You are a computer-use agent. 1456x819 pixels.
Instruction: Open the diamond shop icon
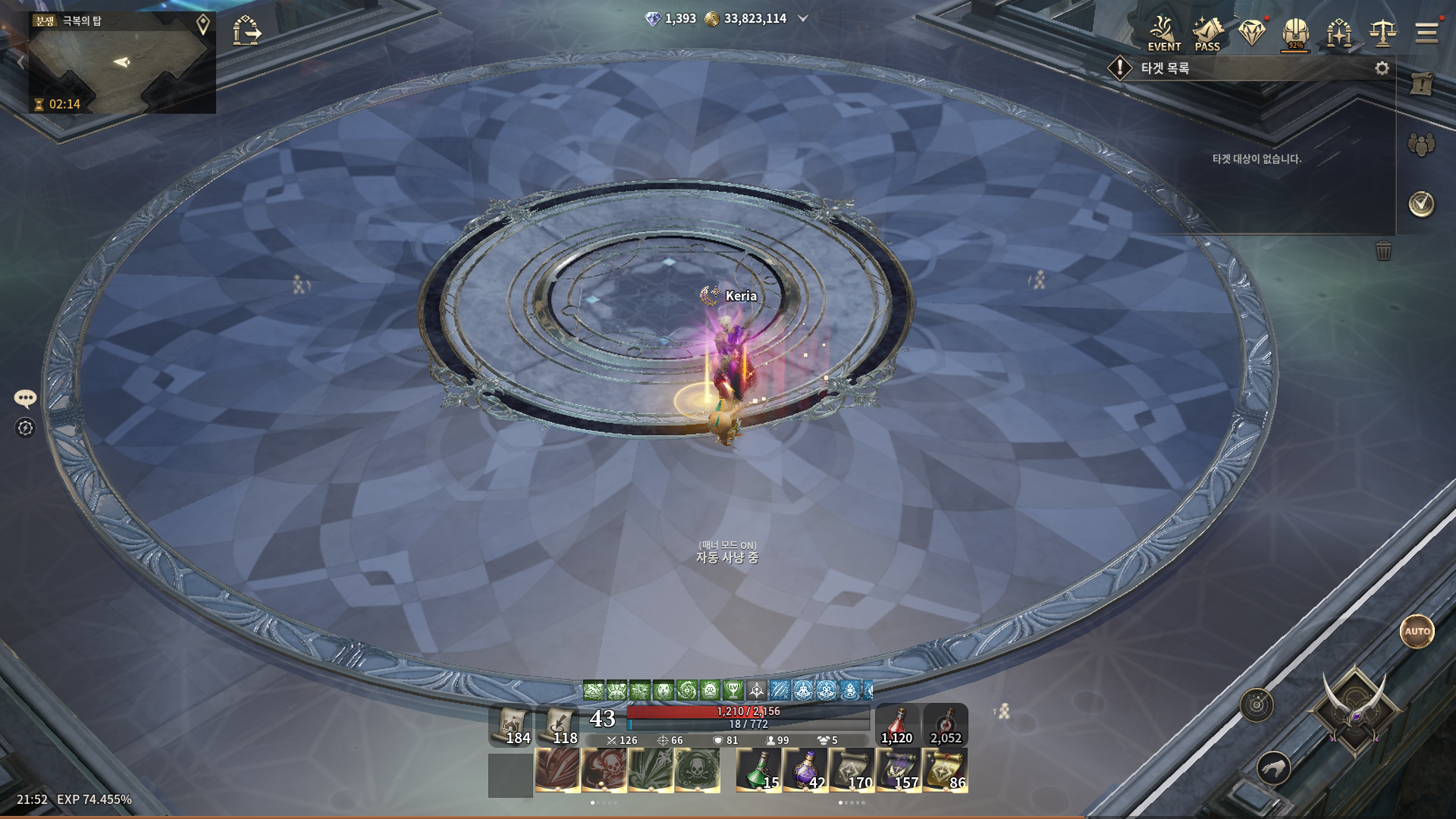point(1252,33)
